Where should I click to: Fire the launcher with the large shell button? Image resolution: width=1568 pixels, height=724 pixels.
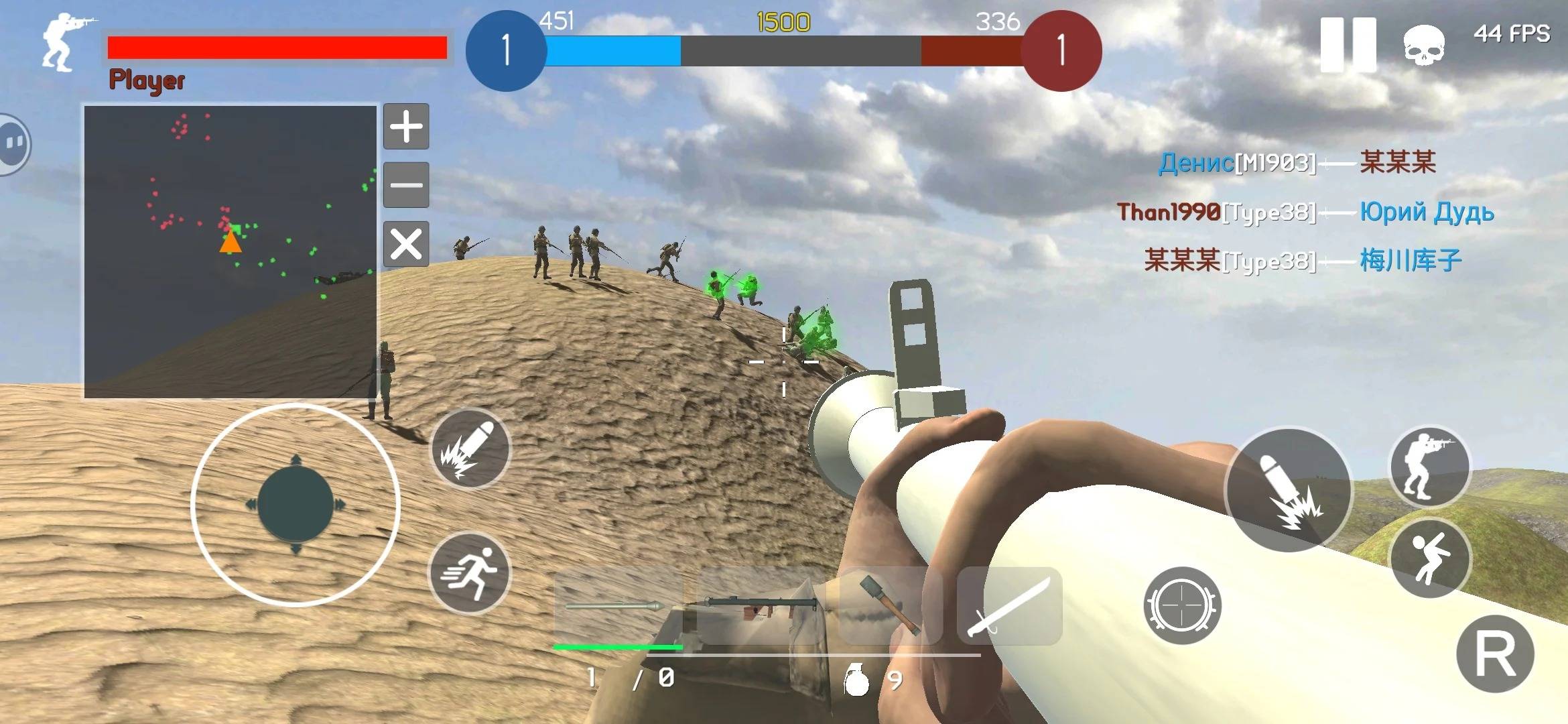(1289, 490)
